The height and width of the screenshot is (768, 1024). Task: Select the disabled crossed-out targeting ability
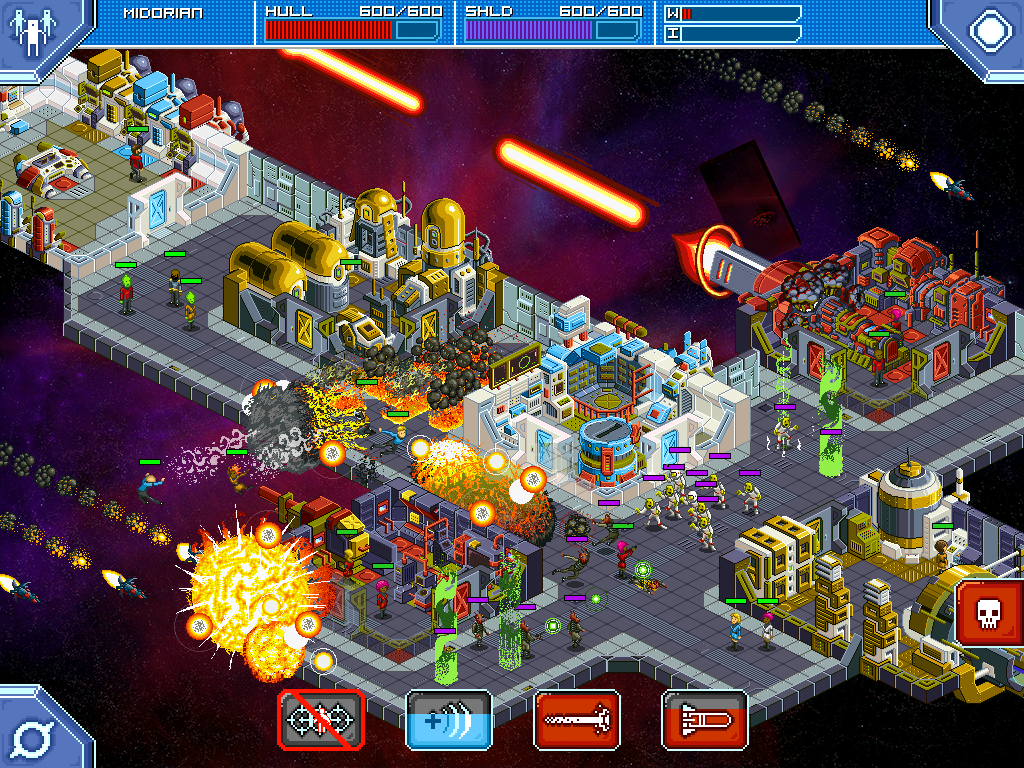point(321,720)
